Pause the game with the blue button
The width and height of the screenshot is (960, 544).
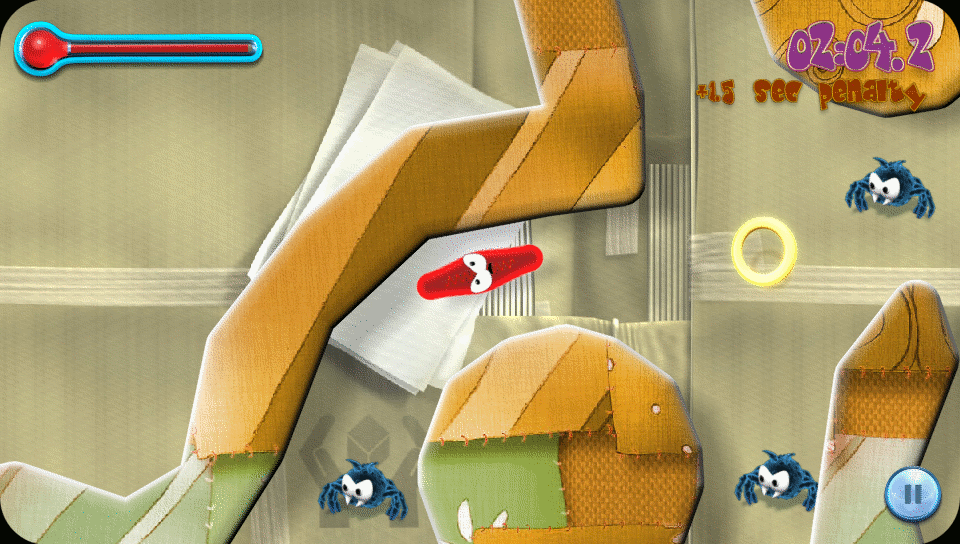click(911, 493)
